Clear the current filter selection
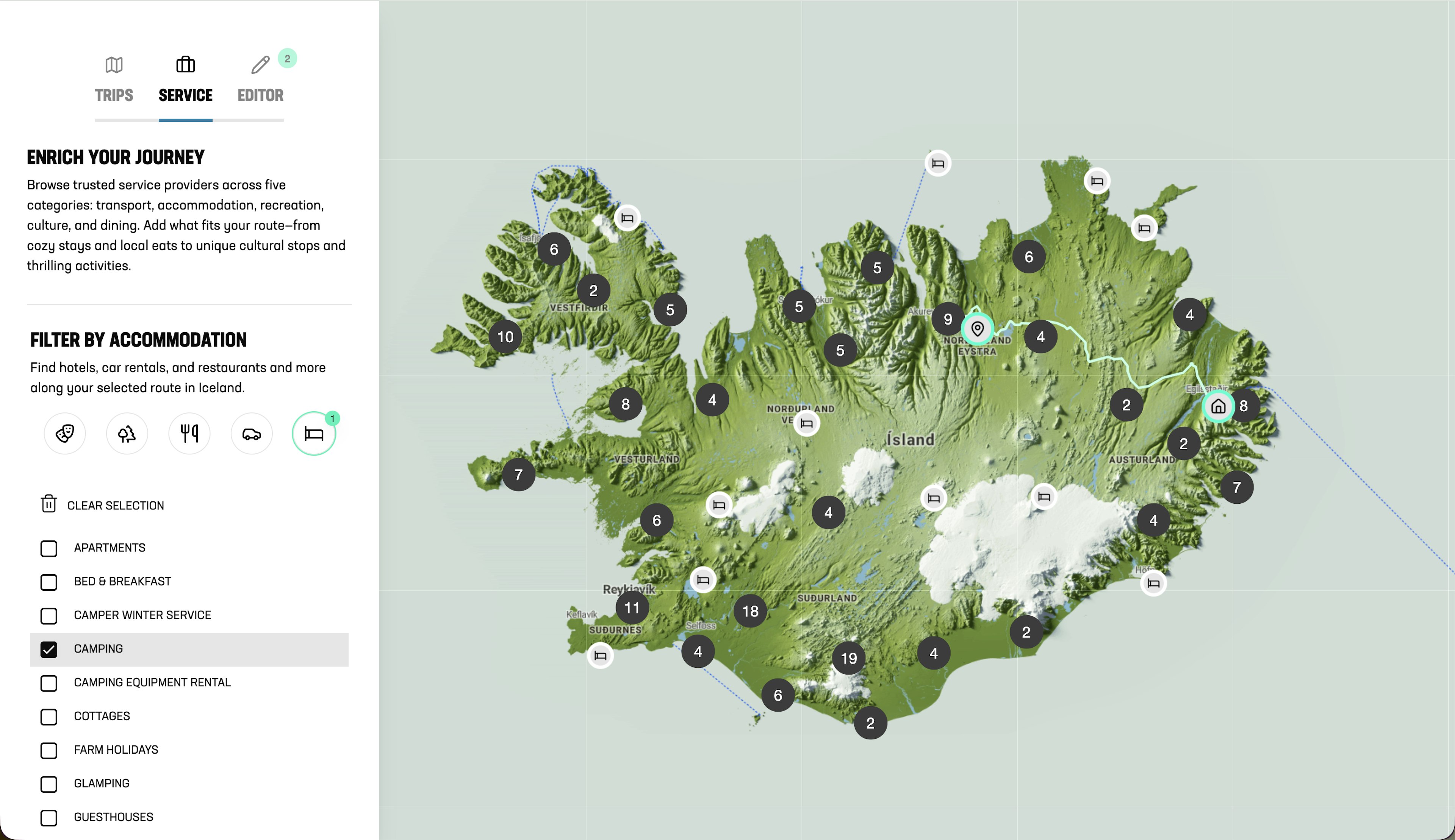The width and height of the screenshot is (1455, 840). 103,505
